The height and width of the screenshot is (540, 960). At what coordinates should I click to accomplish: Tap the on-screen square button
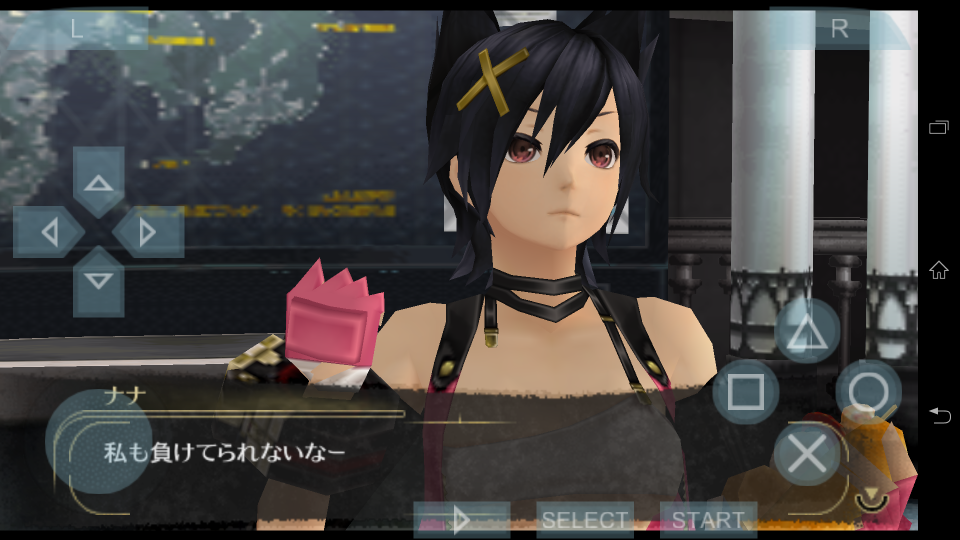tap(746, 392)
